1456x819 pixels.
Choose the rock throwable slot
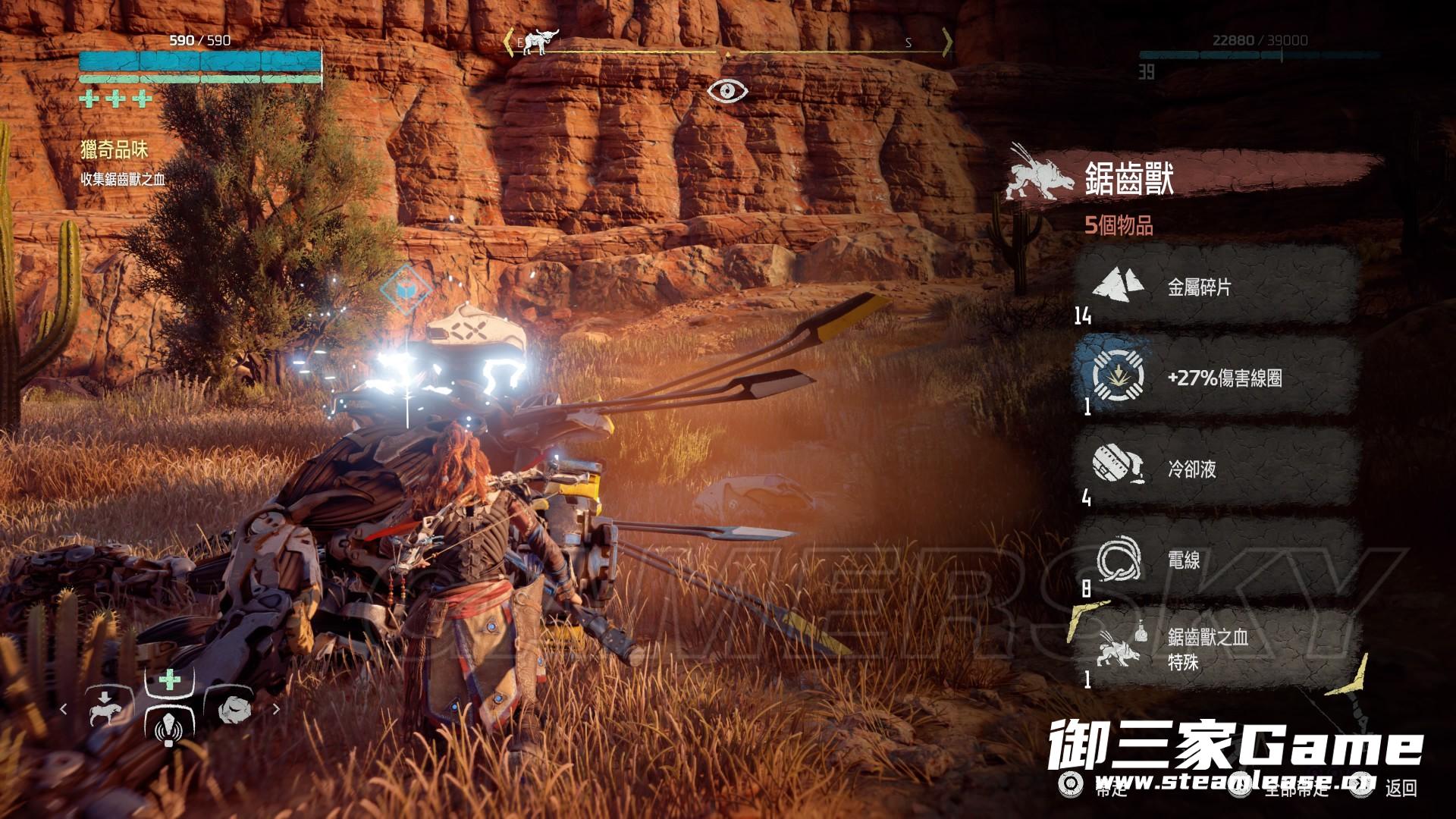click(234, 709)
